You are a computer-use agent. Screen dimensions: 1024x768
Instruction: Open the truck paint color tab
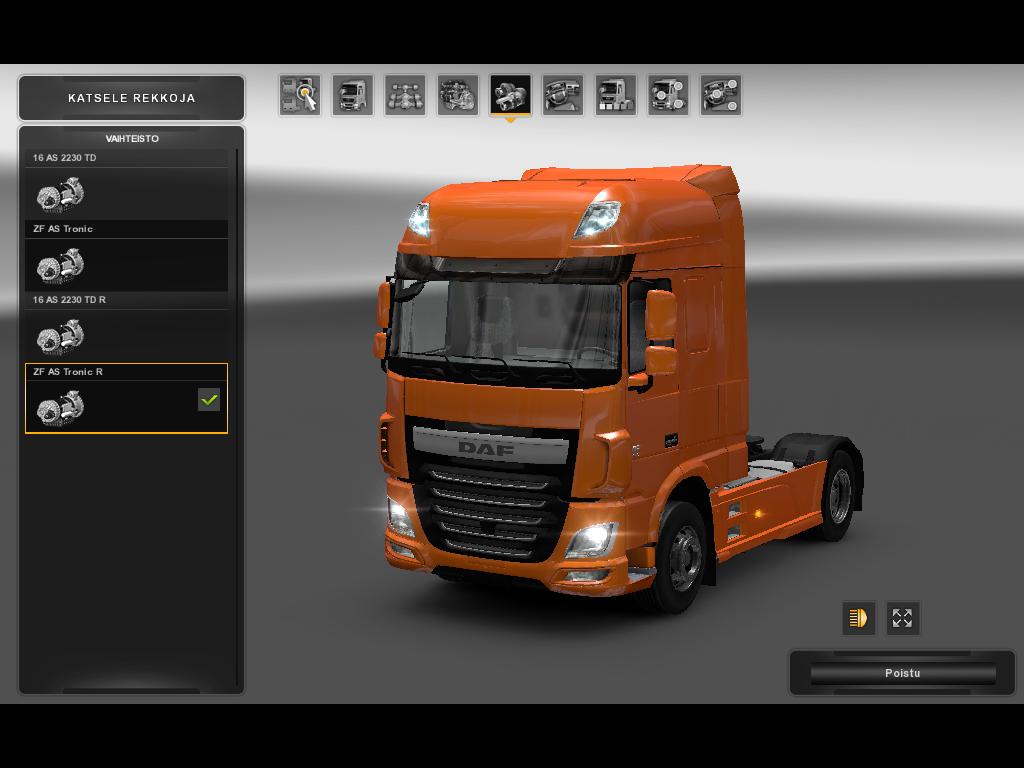tap(615, 95)
